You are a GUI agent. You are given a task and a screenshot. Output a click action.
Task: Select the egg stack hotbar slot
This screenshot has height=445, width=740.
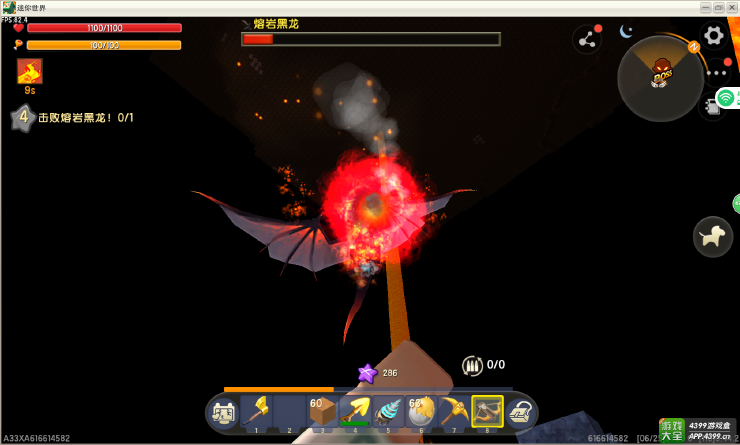click(420, 410)
